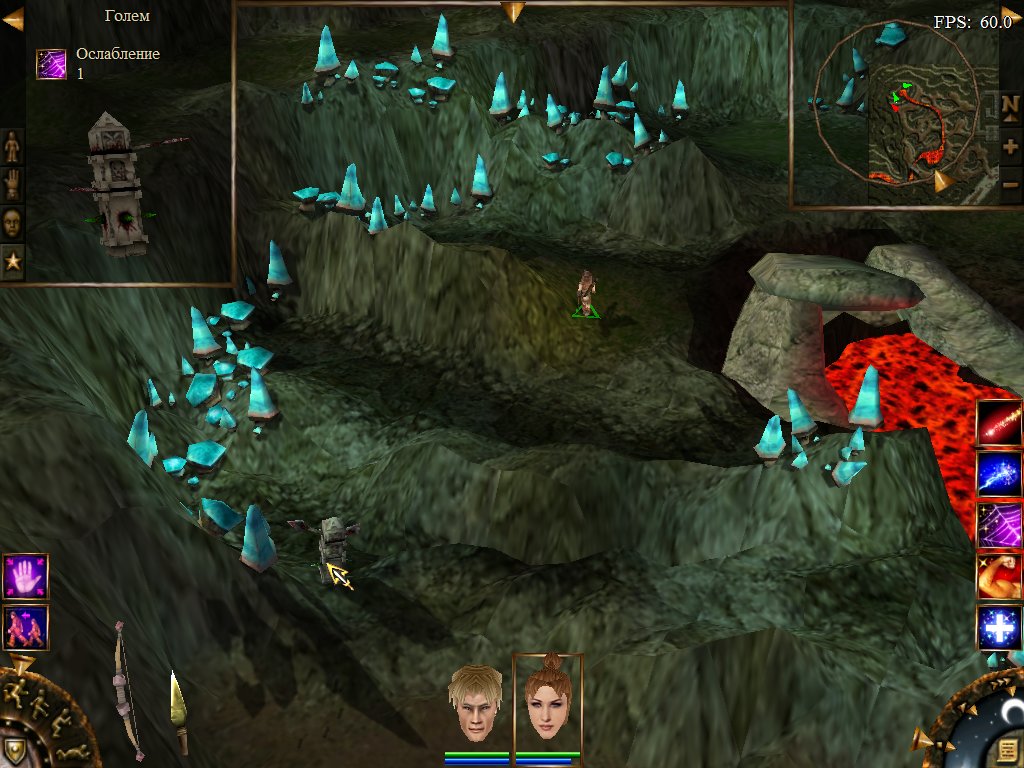Cast the glowing blue cross healing spell

(999, 627)
